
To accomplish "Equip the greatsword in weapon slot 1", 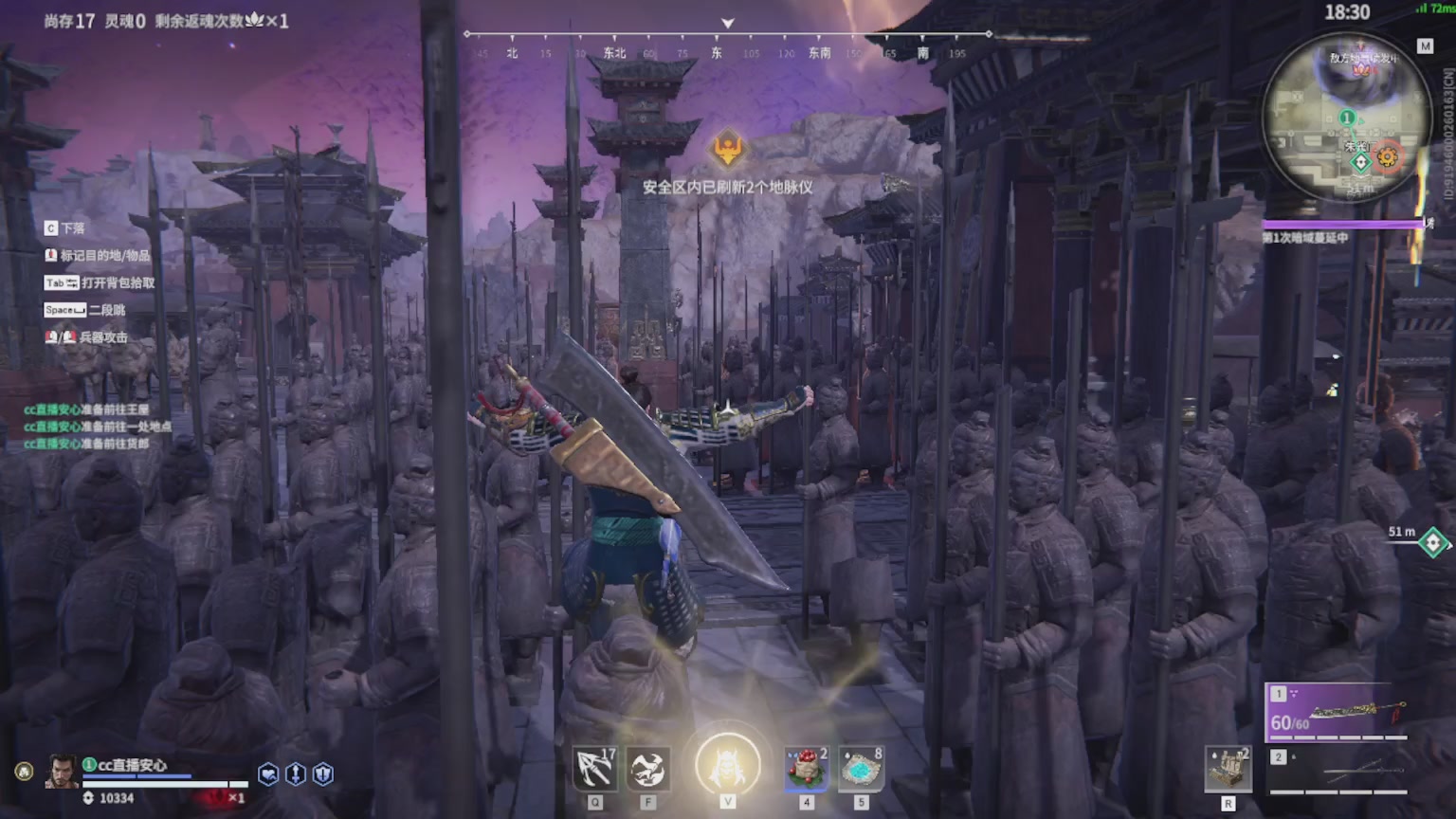I will tap(1337, 712).
